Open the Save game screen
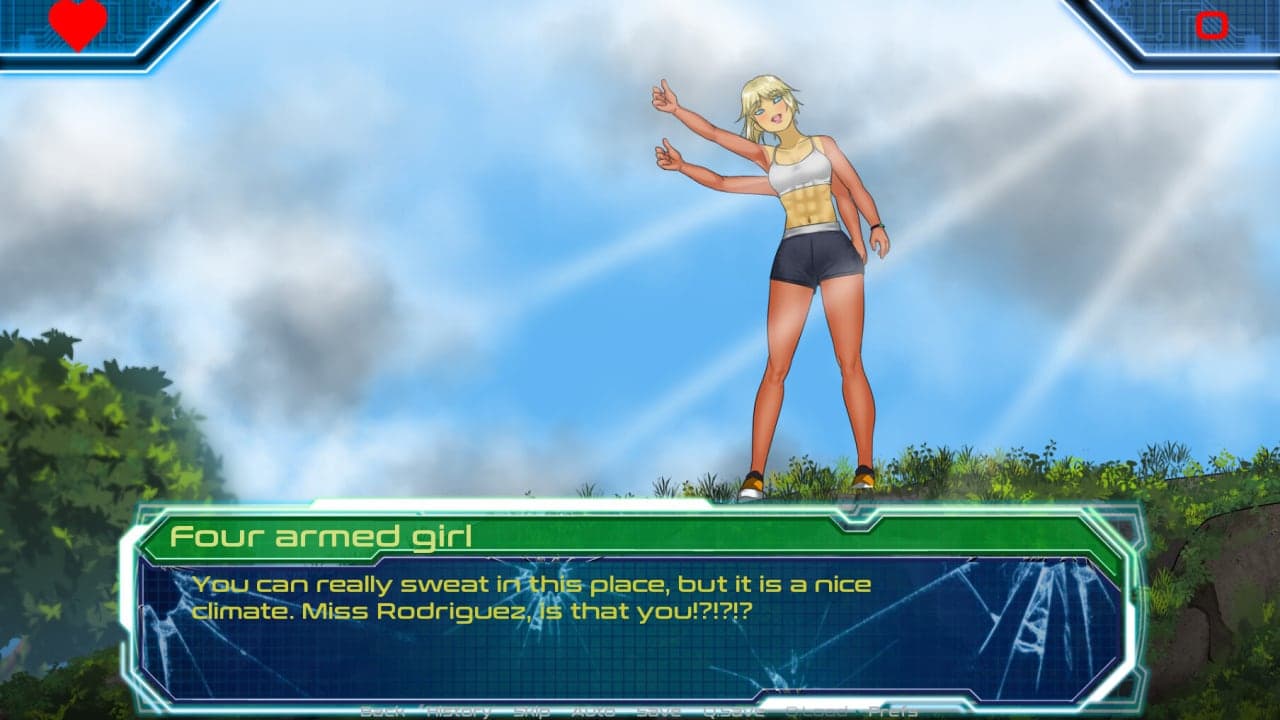This screenshot has height=720, width=1280. coord(658,711)
